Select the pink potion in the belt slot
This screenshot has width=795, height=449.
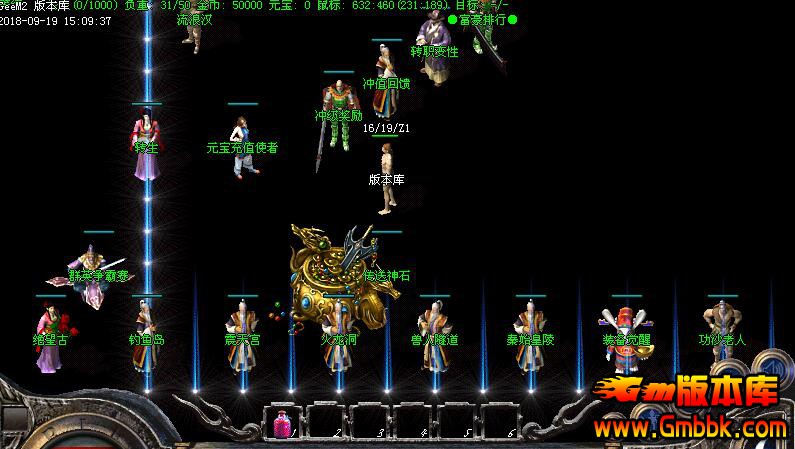(x=282, y=424)
